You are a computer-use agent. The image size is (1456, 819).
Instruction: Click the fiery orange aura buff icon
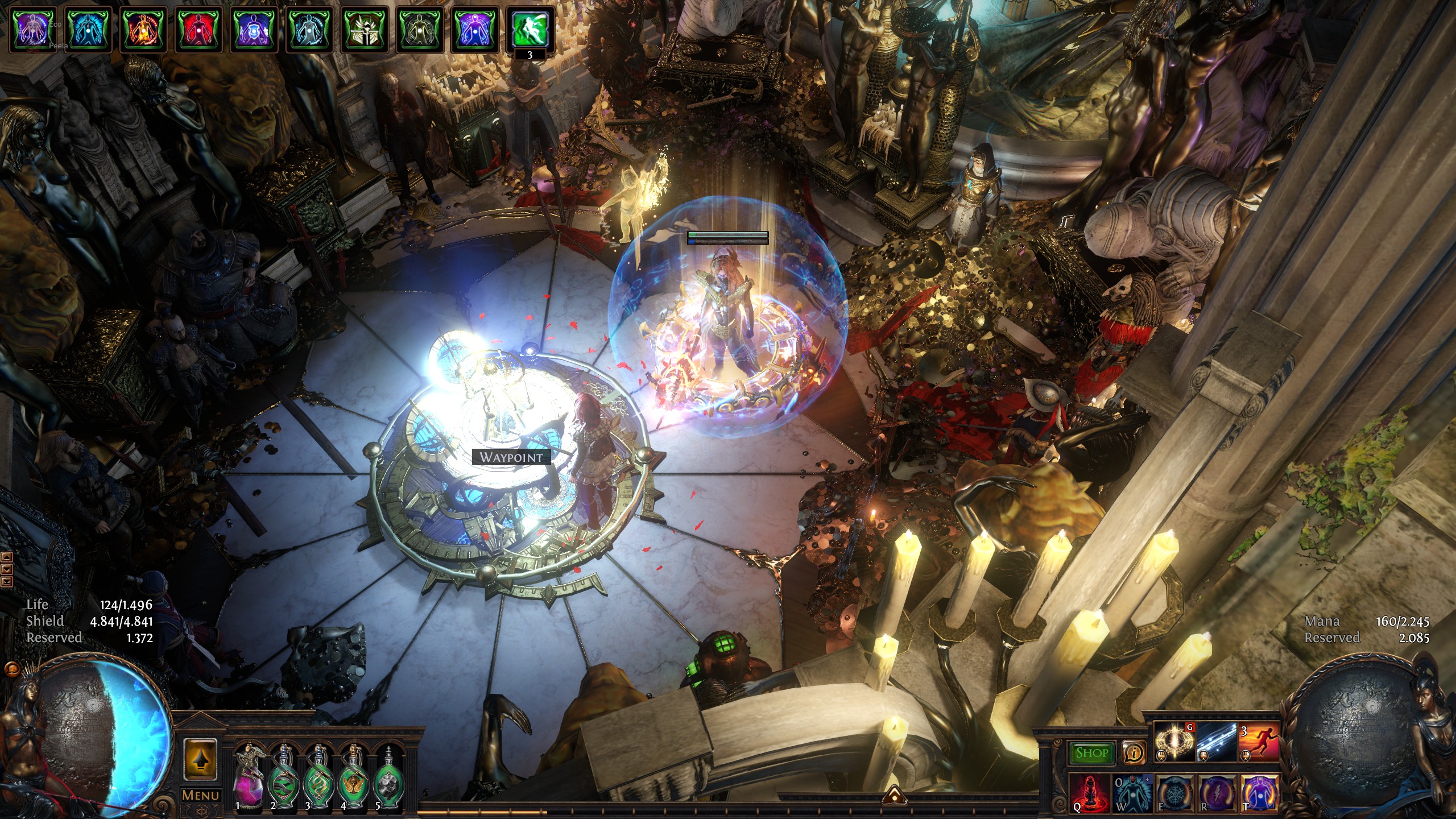click(144, 30)
